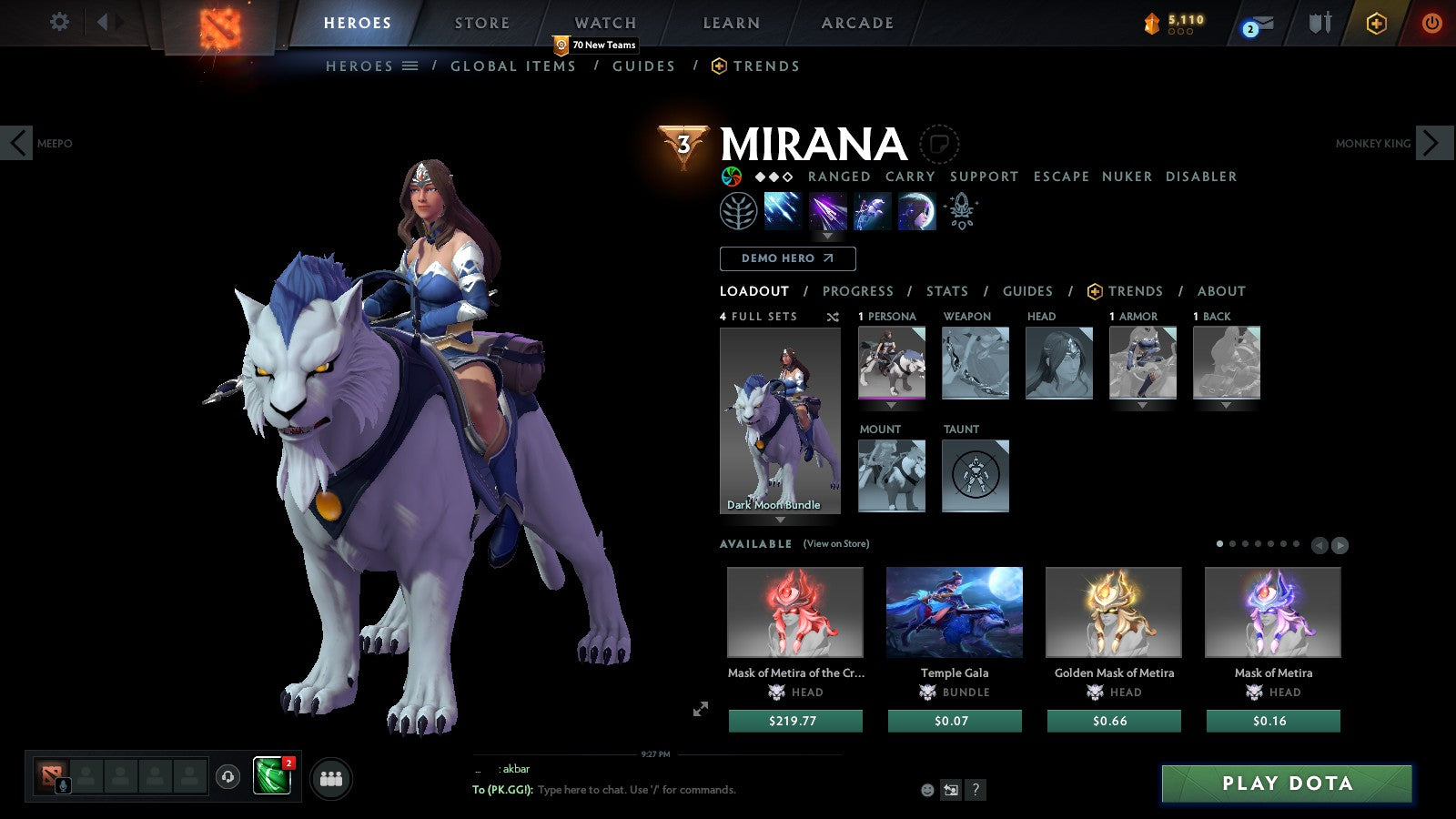Go to the Learn section
Image resolution: width=1456 pixels, height=819 pixels.
(x=731, y=23)
